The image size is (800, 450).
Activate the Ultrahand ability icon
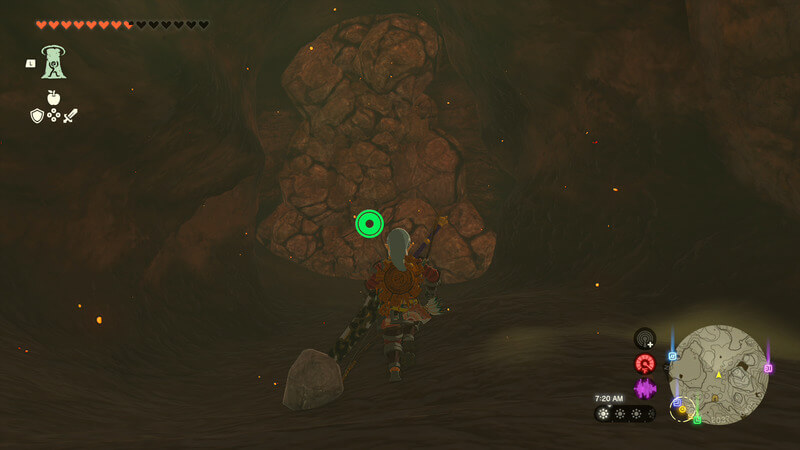[x=53, y=62]
